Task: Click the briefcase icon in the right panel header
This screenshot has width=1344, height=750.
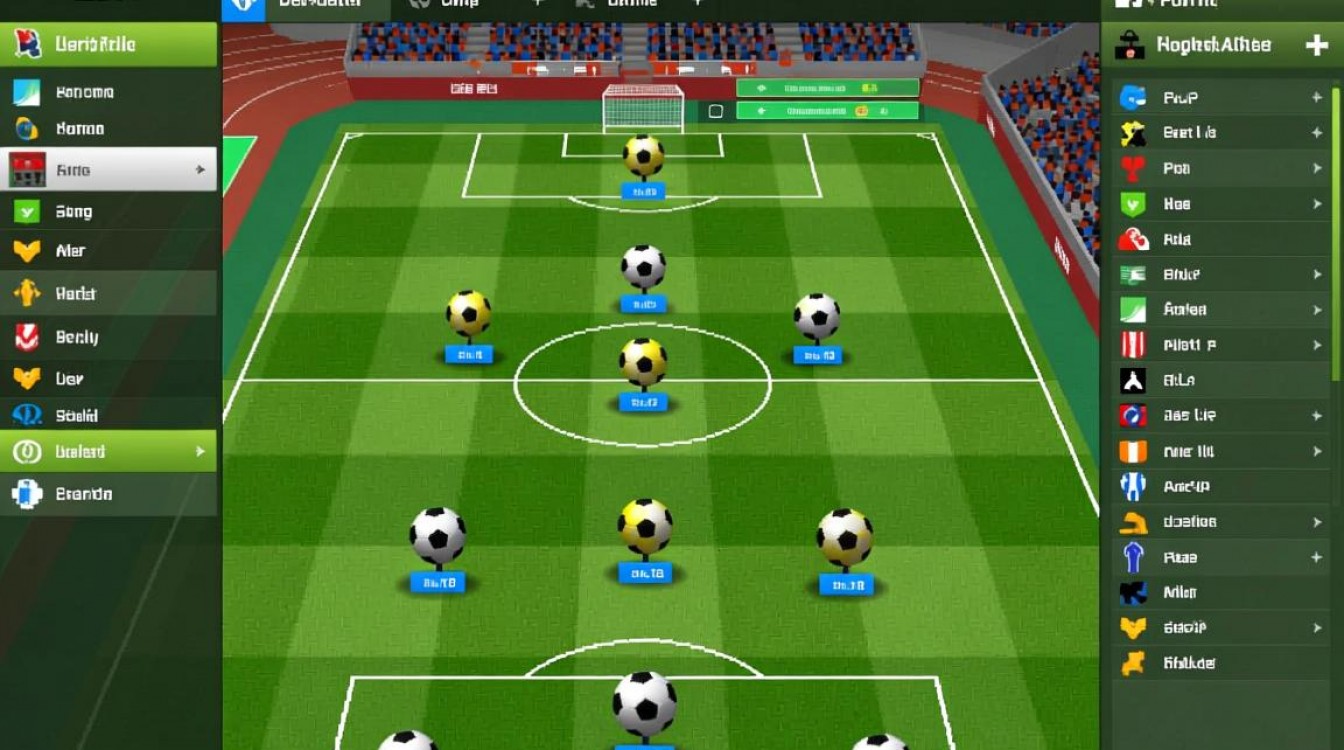Action: (1130, 45)
